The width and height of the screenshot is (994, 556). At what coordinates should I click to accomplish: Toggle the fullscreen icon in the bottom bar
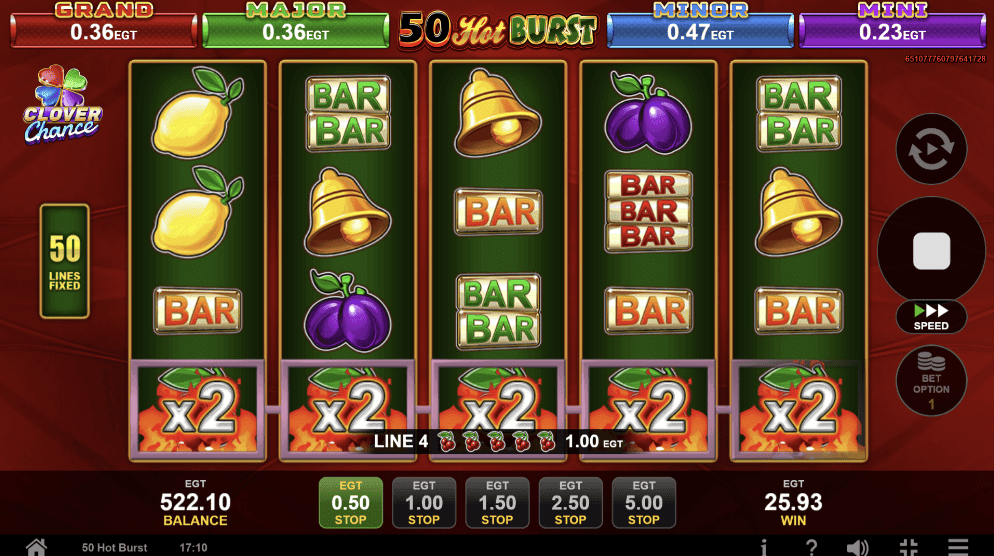(908, 547)
